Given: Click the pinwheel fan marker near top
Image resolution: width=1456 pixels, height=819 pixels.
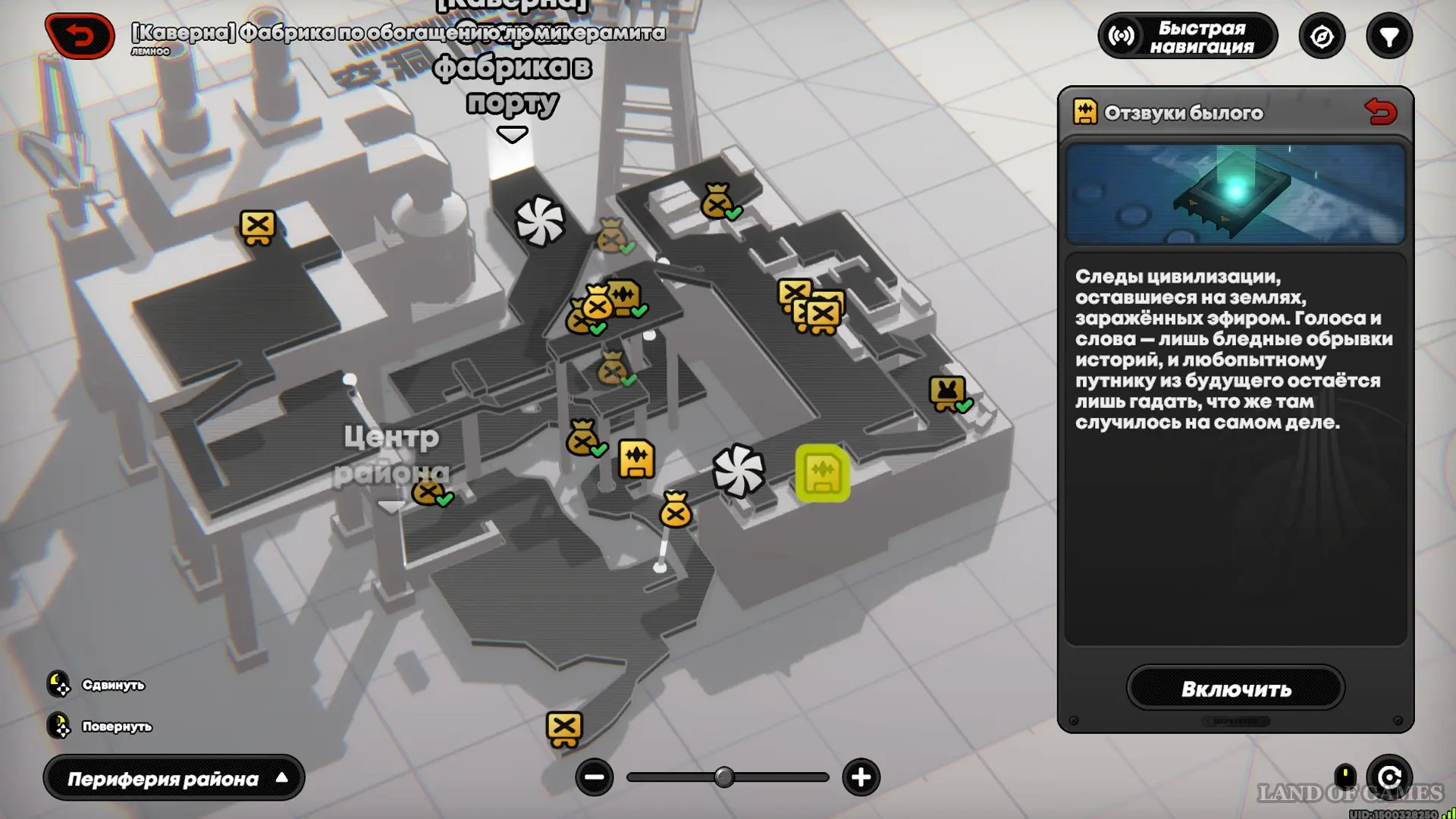Looking at the screenshot, I should point(540,221).
